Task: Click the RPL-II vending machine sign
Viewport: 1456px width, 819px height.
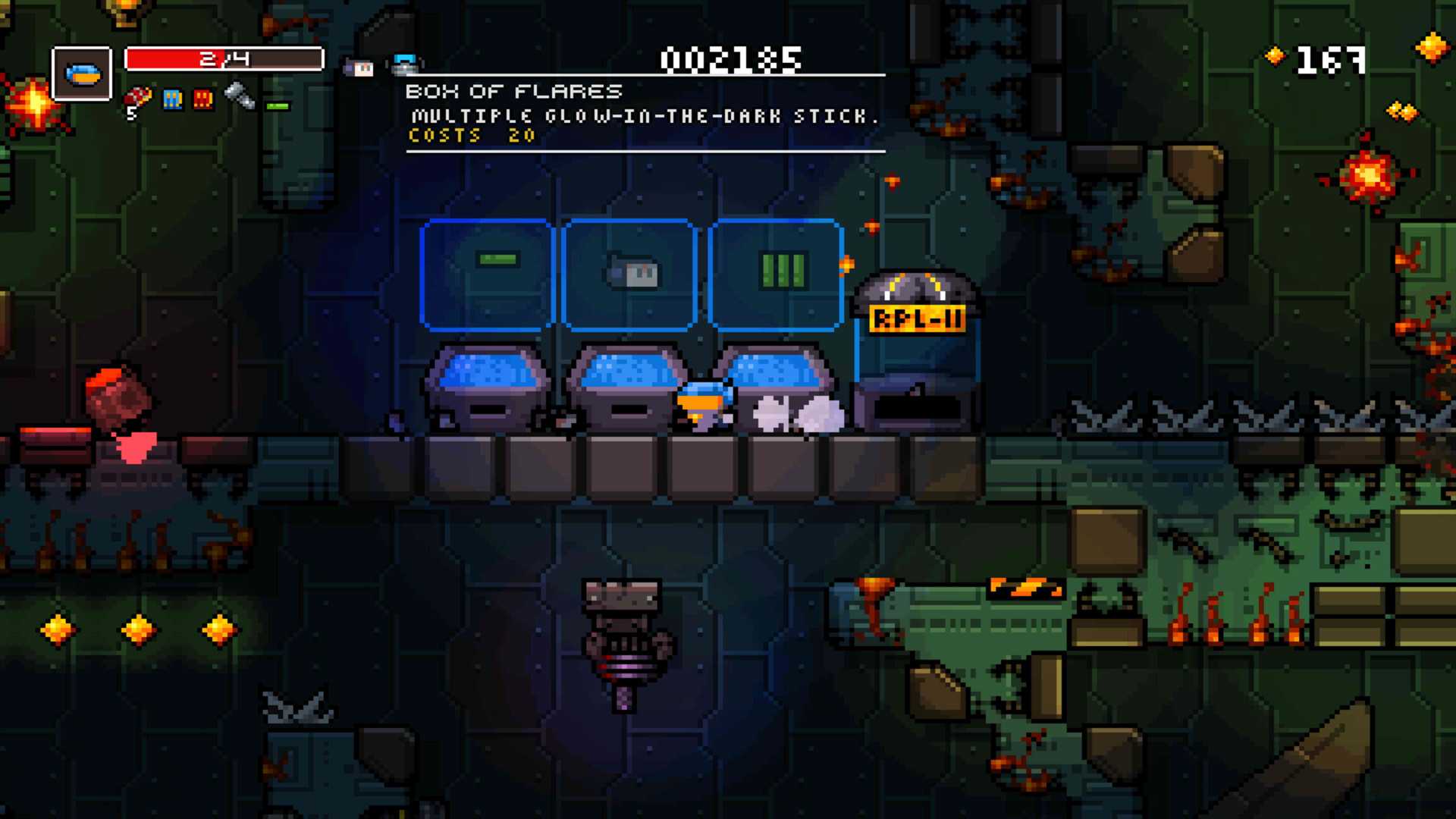Action: click(x=916, y=318)
